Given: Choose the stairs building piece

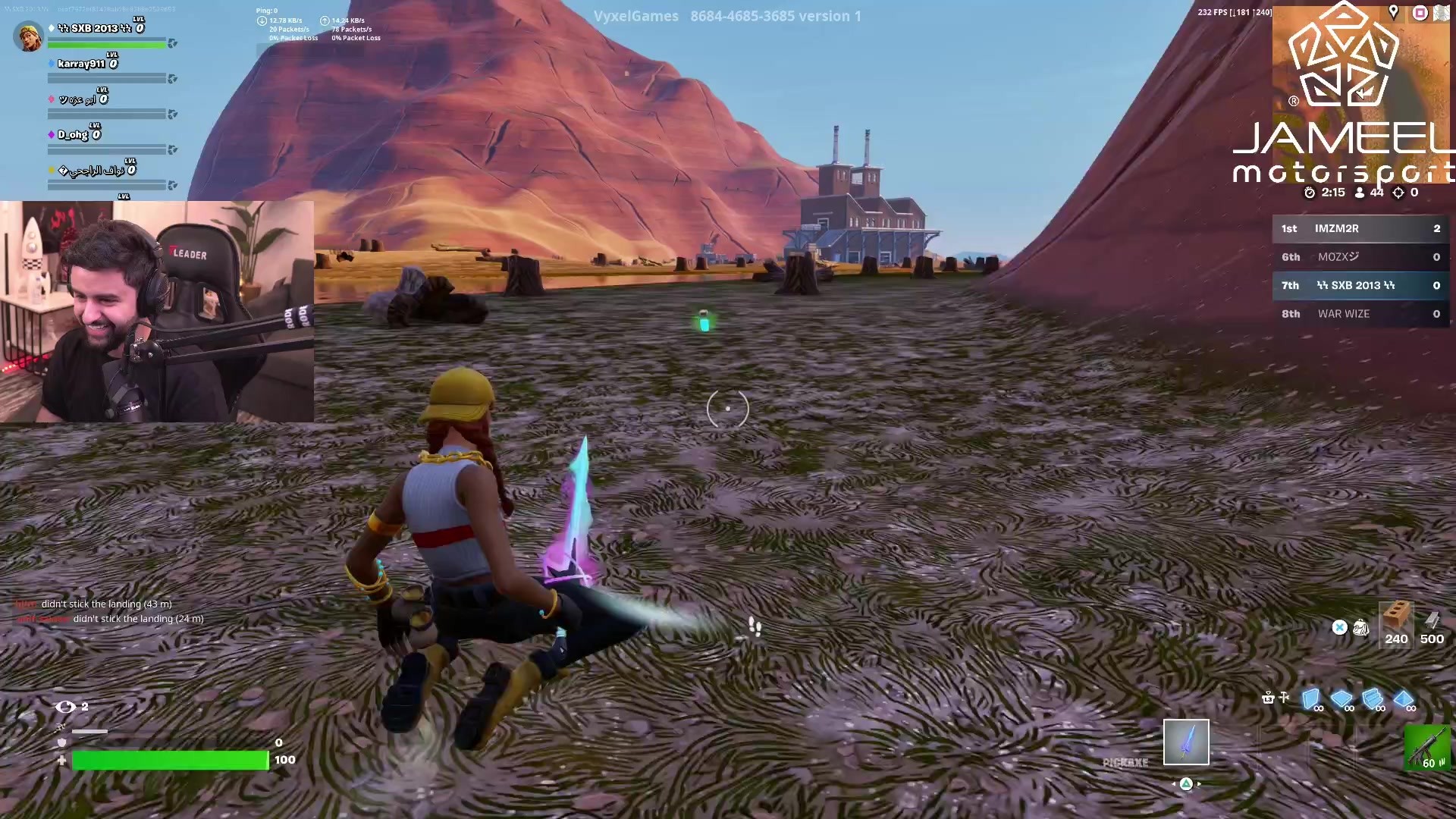Looking at the screenshot, I should click(x=1372, y=698).
